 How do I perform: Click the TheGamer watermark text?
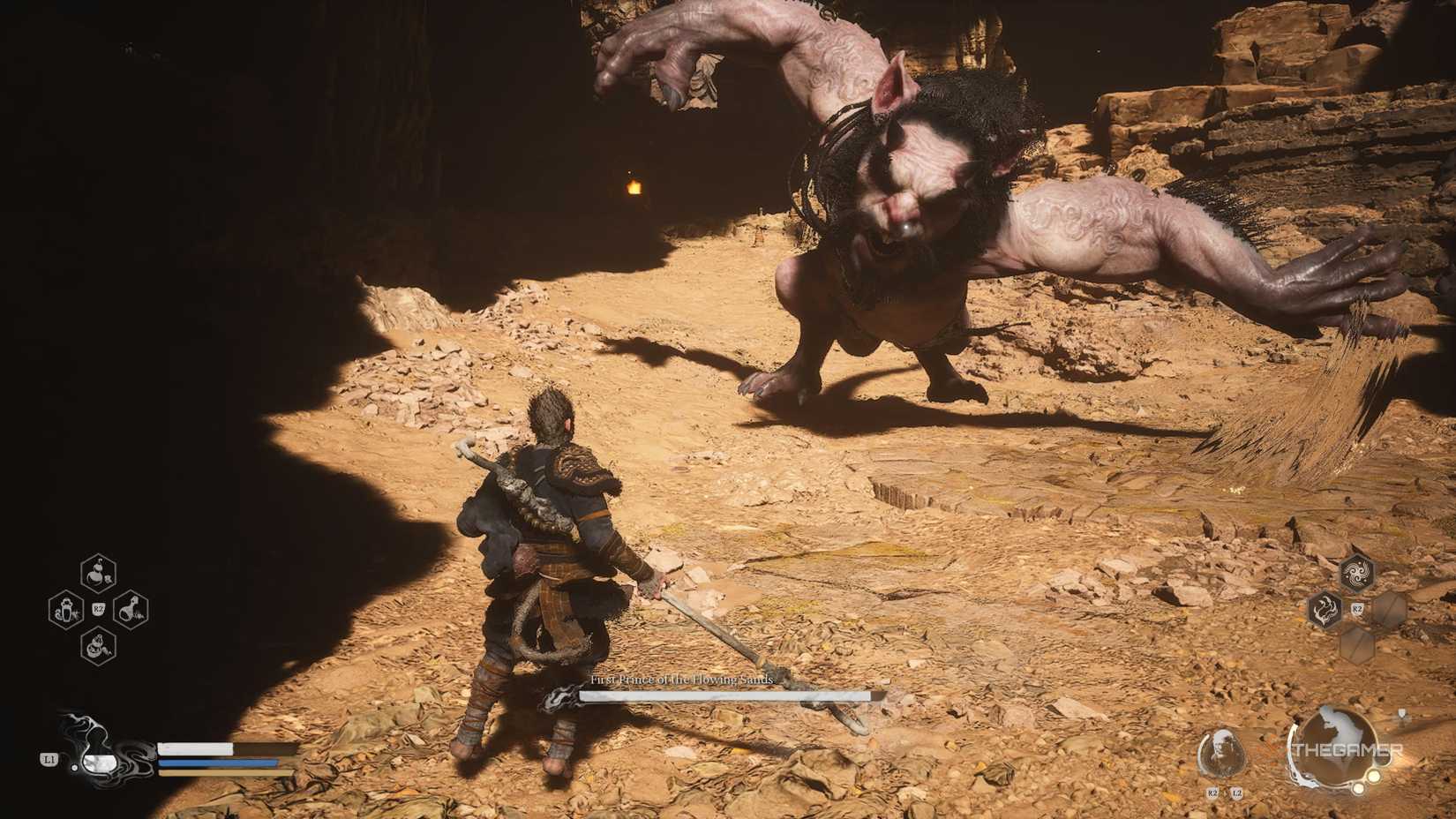click(x=1349, y=750)
